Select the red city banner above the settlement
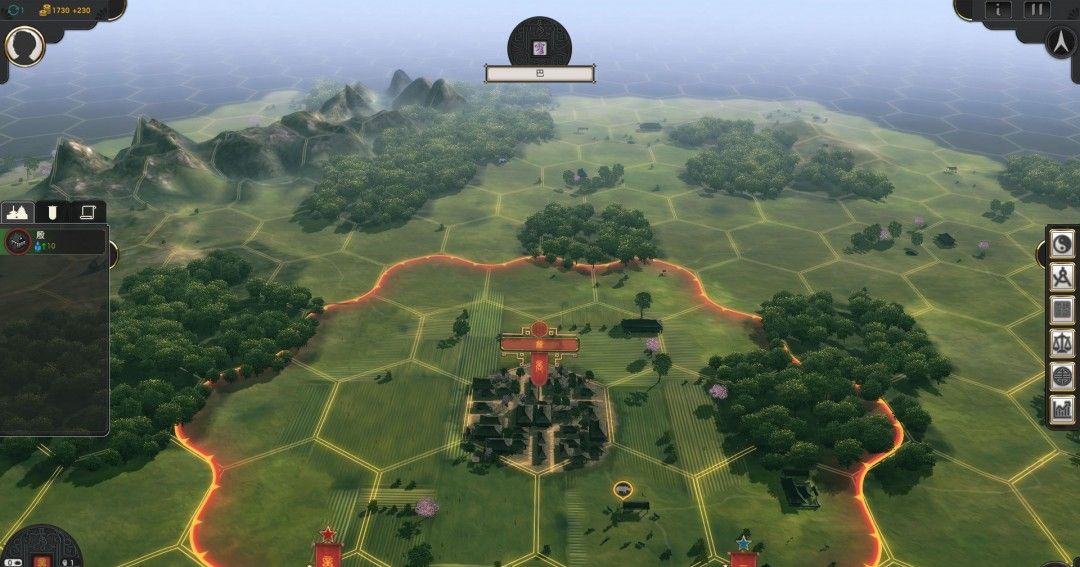Image resolution: width=1080 pixels, height=567 pixels. (539, 345)
